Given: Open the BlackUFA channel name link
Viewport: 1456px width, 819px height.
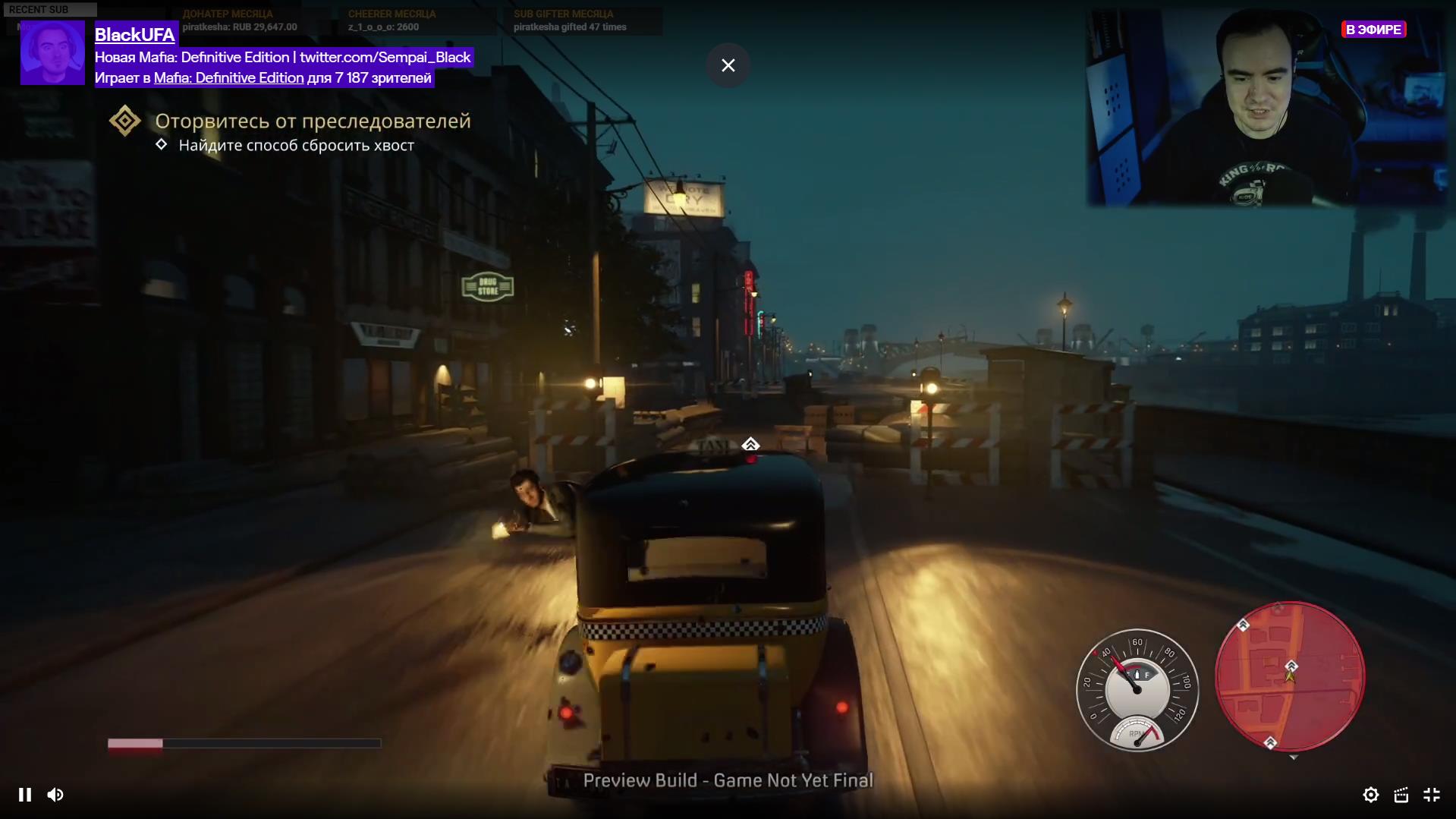Looking at the screenshot, I should pos(135,34).
